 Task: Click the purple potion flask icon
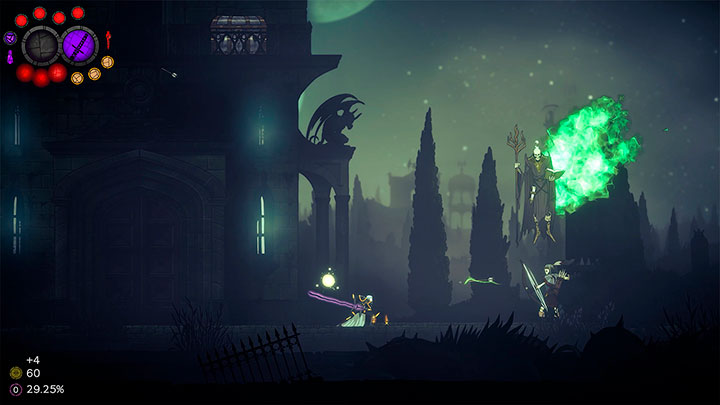click(11, 58)
